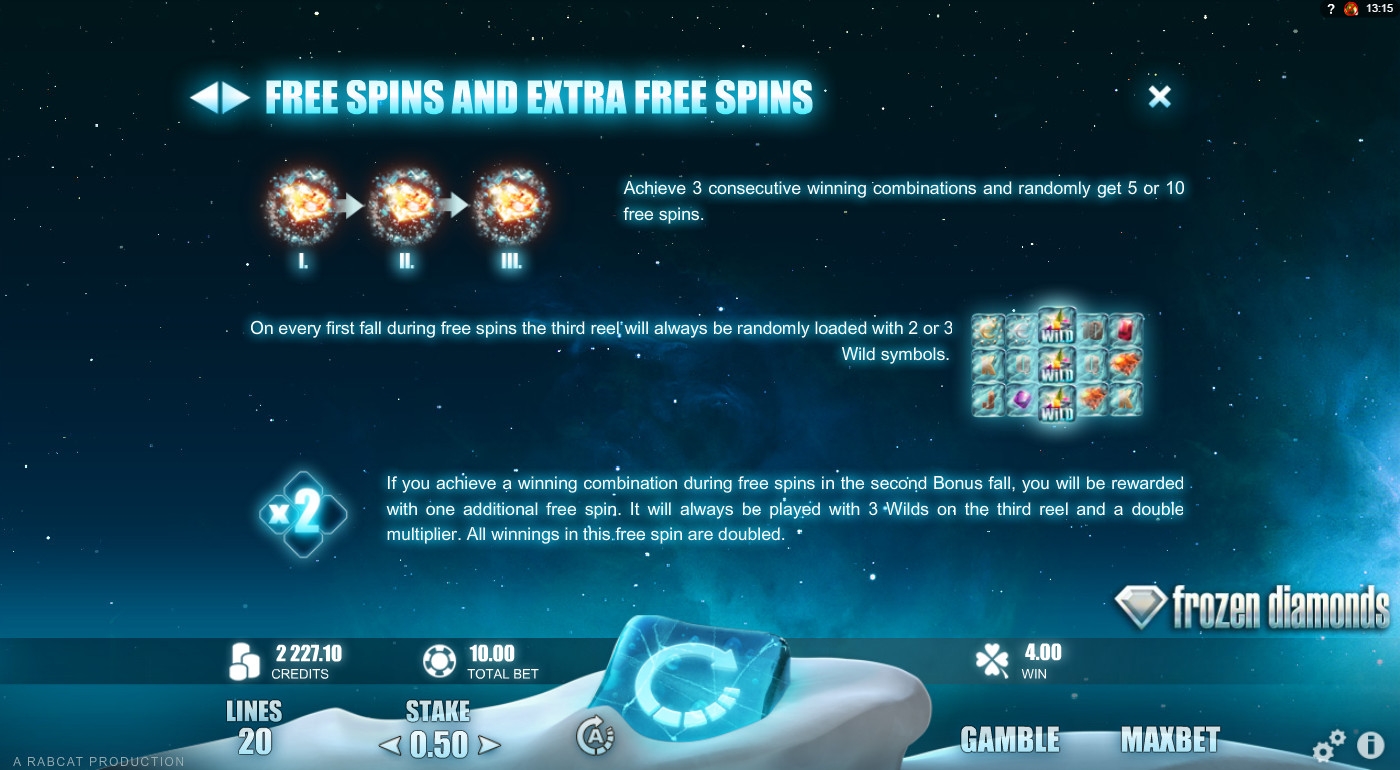
Task: Go to the next paytable page
Action: [x=236, y=97]
